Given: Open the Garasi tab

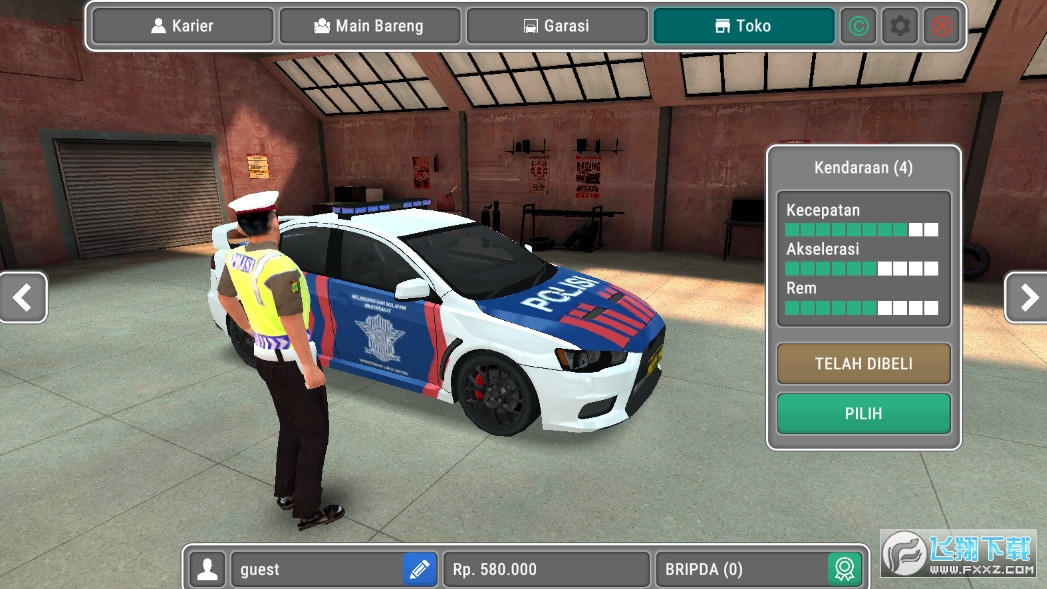Looking at the screenshot, I should click(556, 26).
